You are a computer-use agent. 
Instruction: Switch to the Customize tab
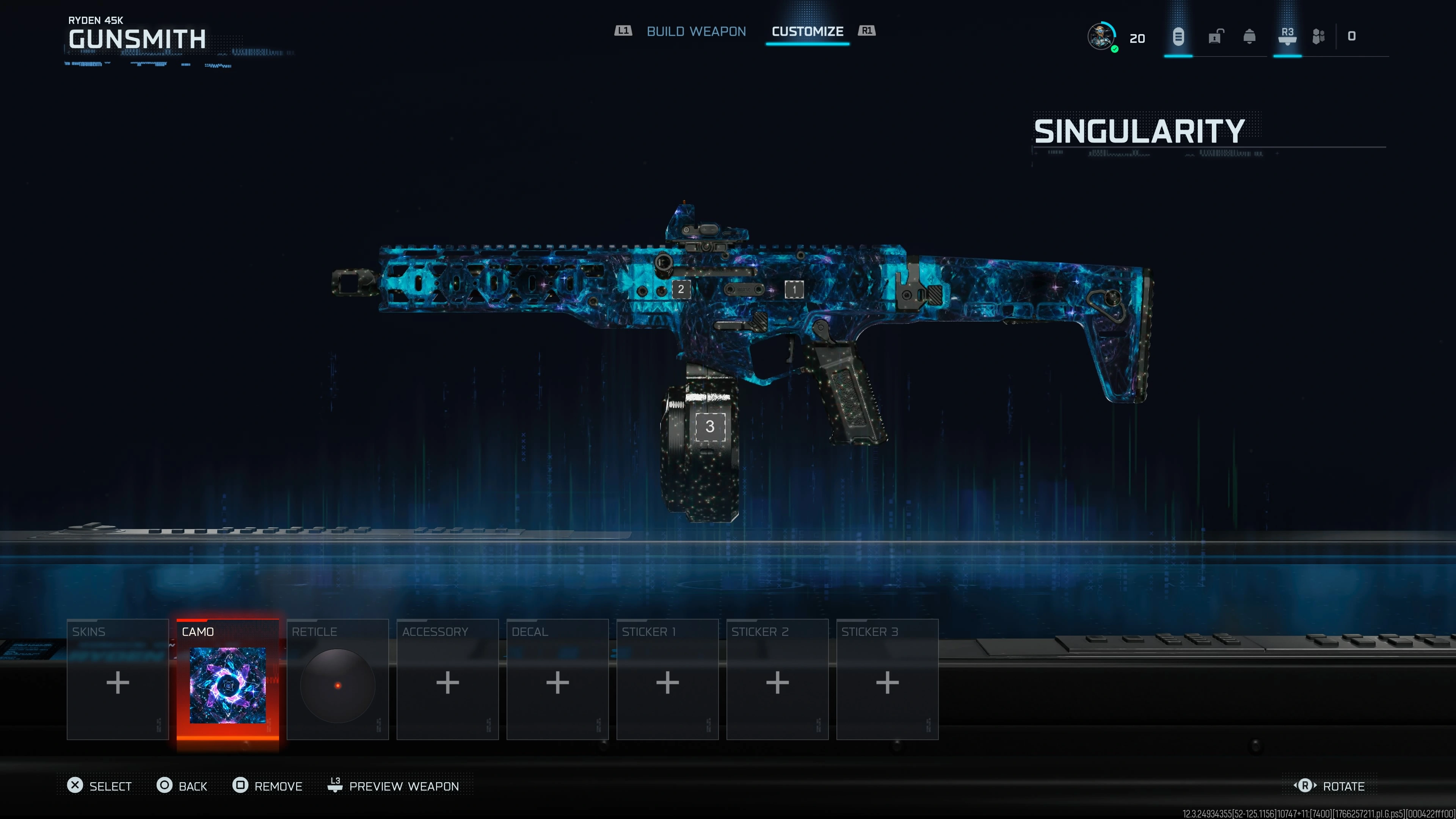tap(807, 31)
